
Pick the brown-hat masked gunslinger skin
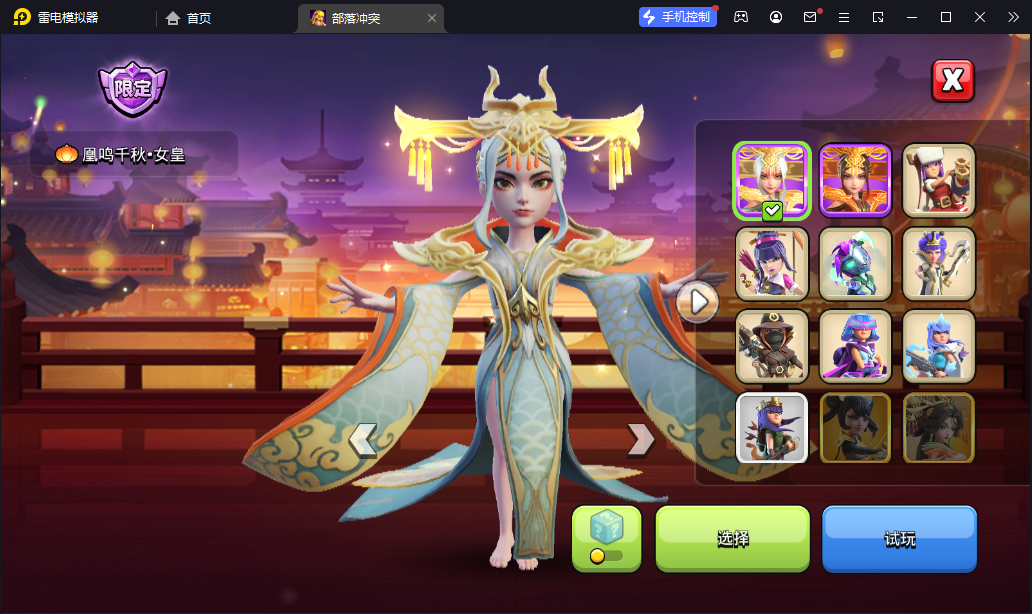[x=771, y=346]
